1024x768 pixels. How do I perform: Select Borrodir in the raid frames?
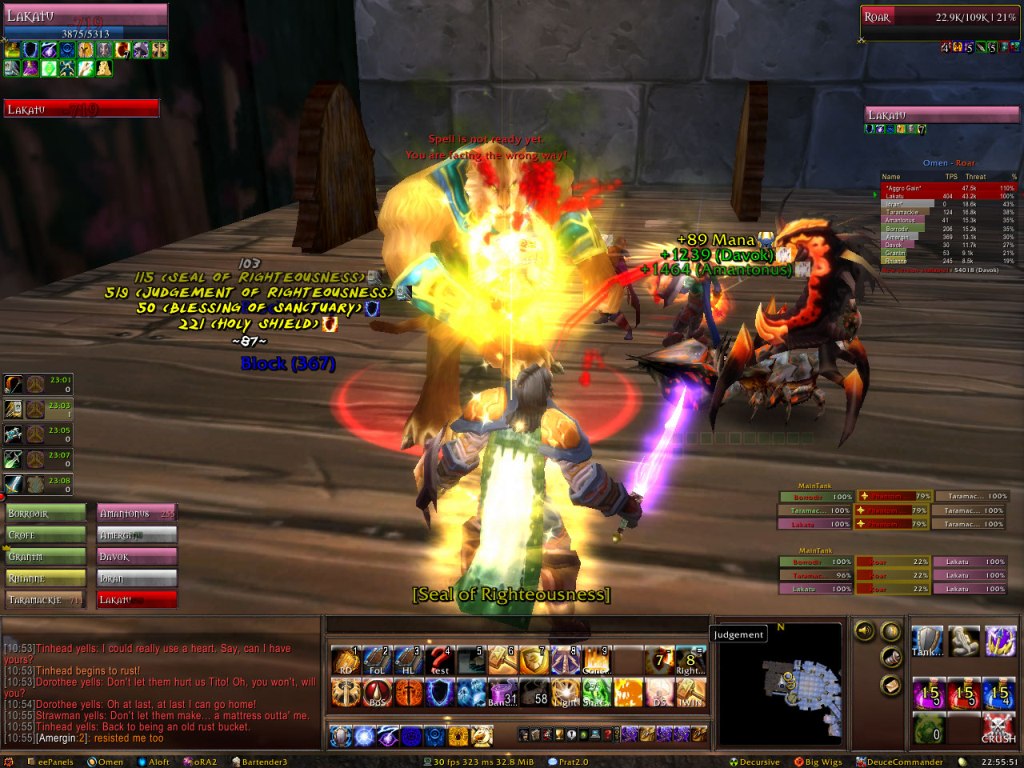tap(46, 513)
